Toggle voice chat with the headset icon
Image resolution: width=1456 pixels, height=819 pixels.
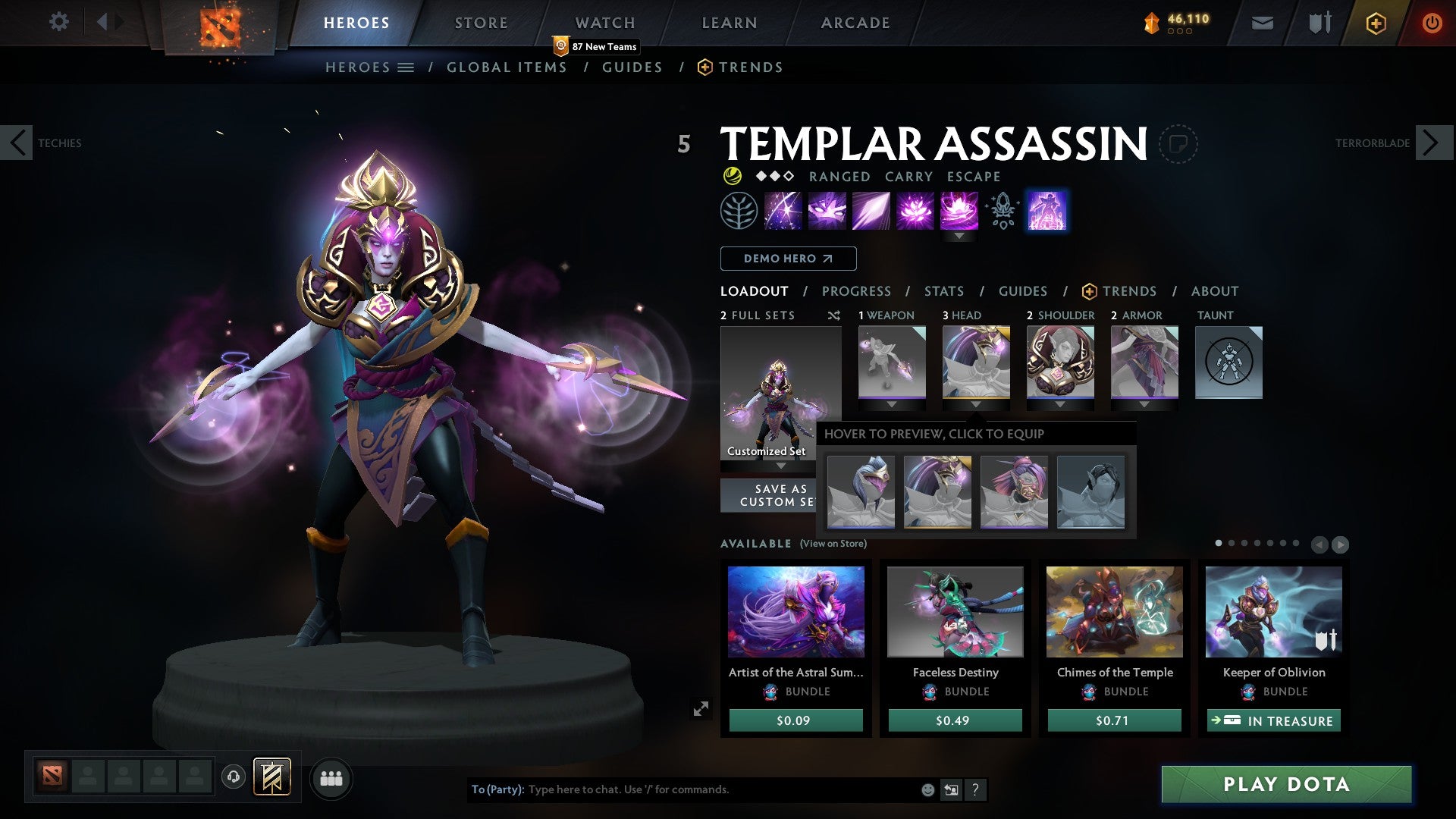233,777
